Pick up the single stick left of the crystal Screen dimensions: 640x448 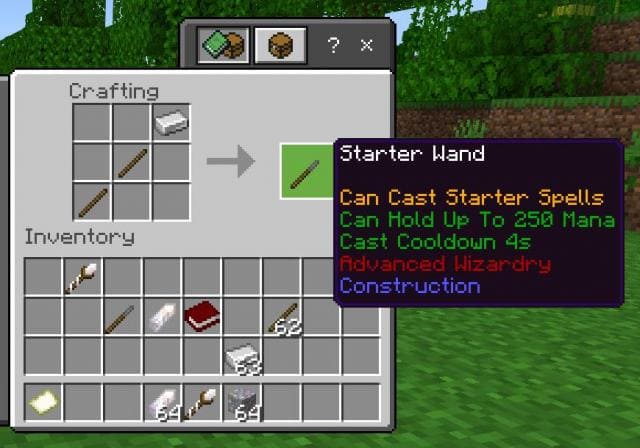point(122,316)
